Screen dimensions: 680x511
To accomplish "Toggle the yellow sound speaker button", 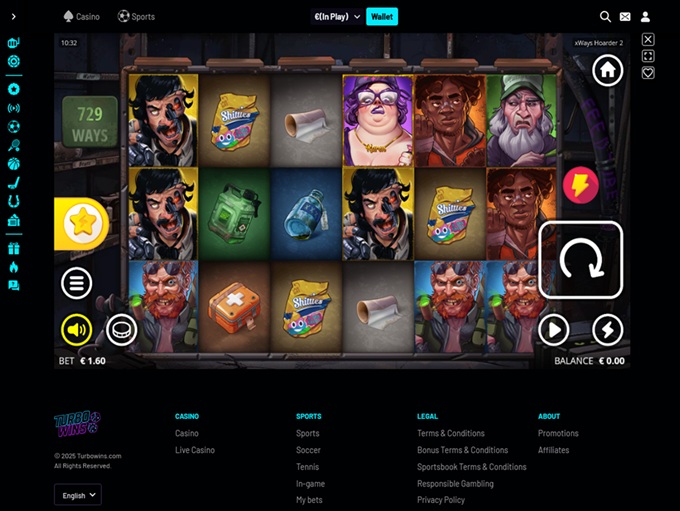I will [x=76, y=329].
